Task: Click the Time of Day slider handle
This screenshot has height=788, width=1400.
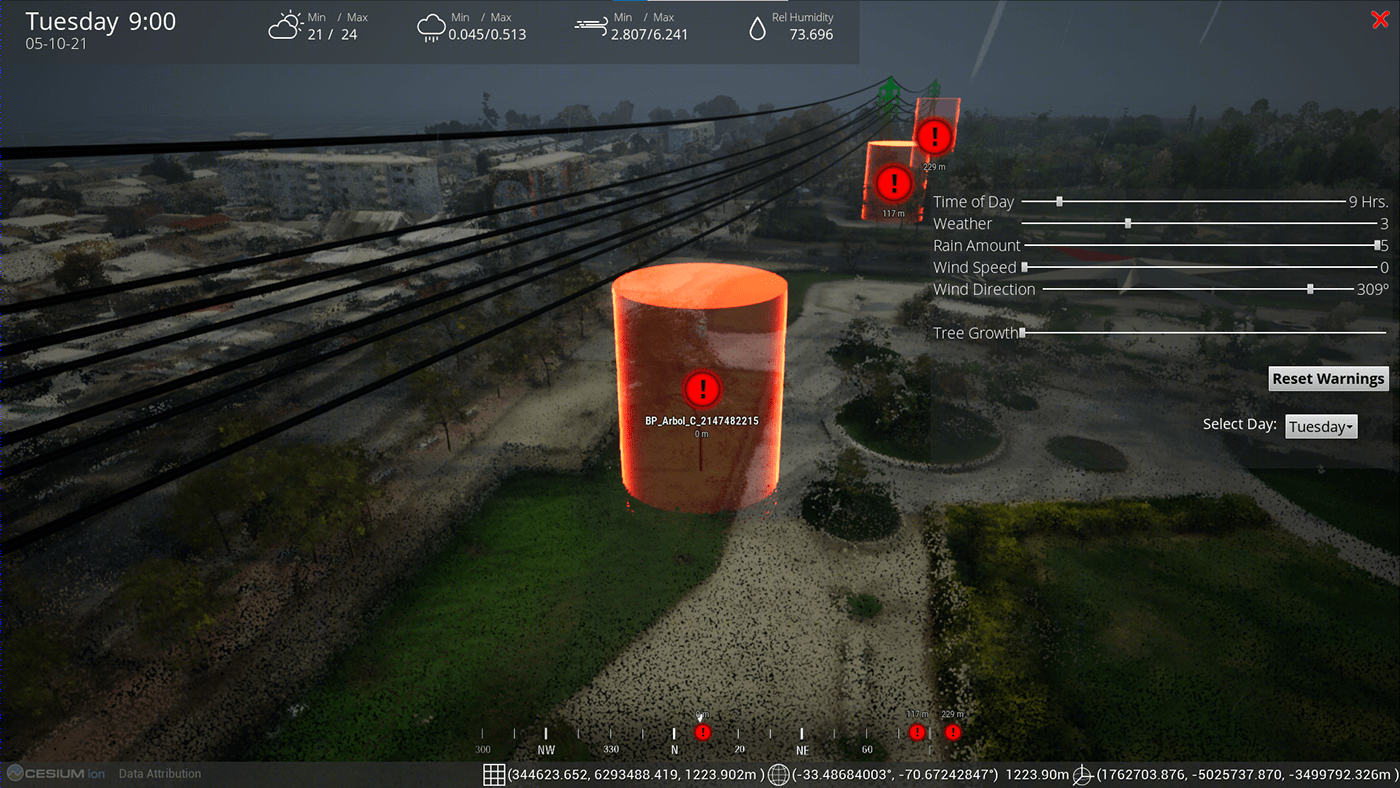Action: pyautogui.click(x=1057, y=201)
